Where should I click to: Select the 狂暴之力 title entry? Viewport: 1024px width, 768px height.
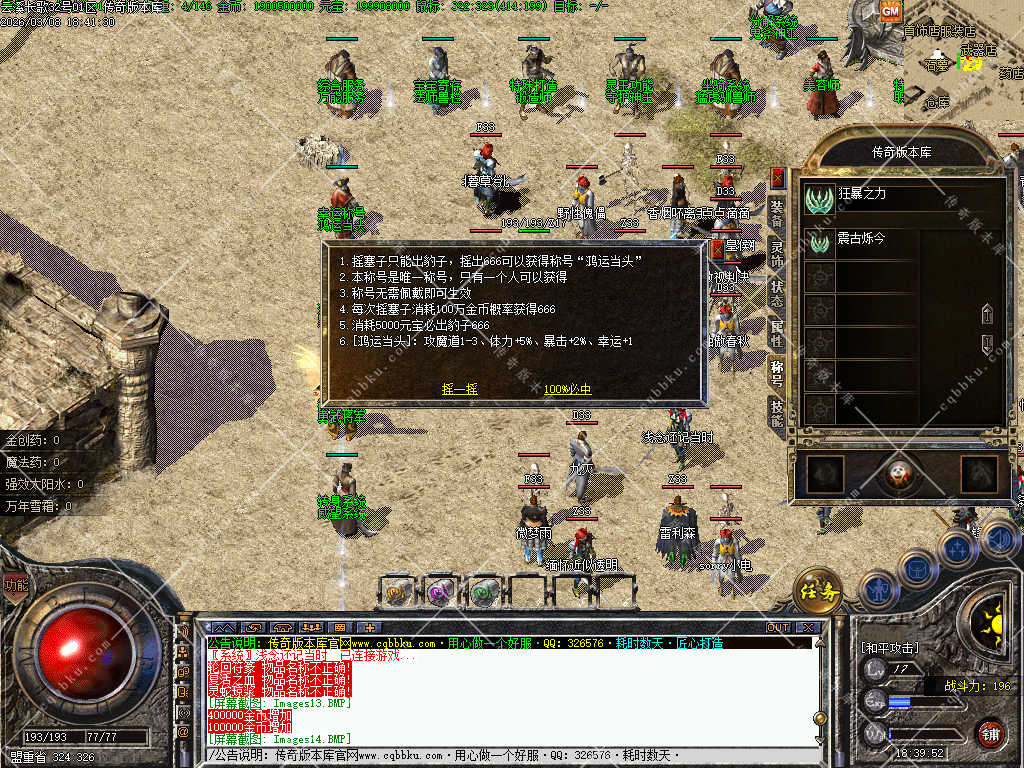coord(860,195)
